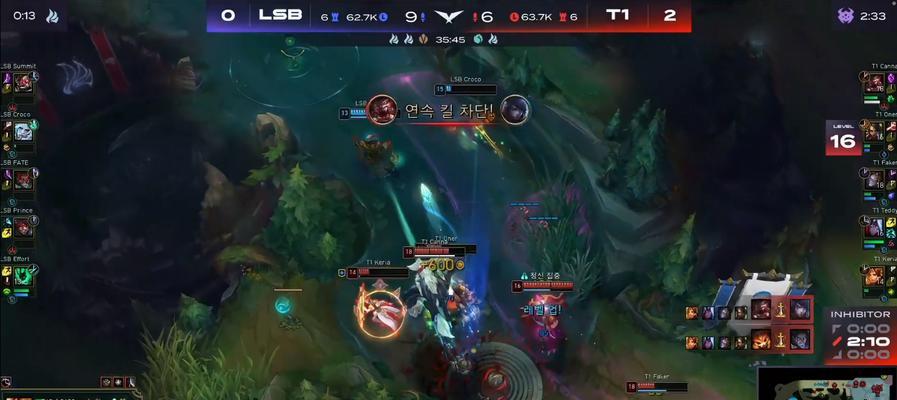The image size is (897, 400).
Task: Click the top kill feed entry
Action: [749, 311]
